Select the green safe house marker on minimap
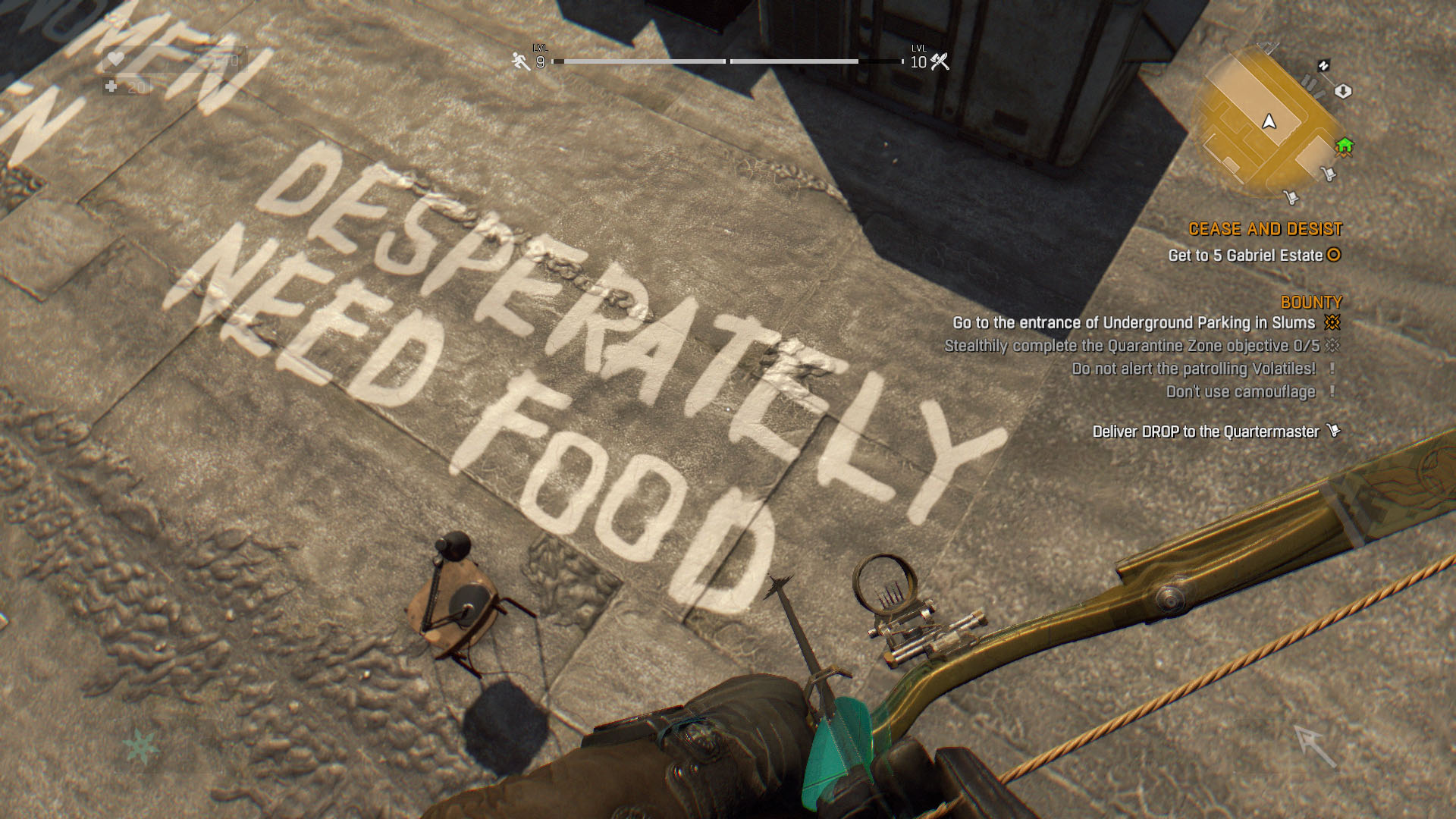1456x819 pixels. 1345,146
